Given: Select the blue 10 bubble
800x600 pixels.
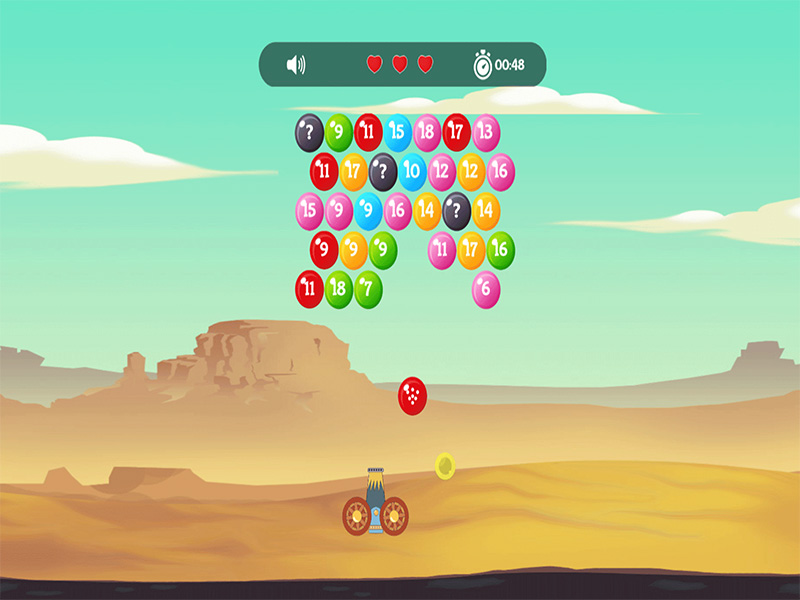Looking at the screenshot, I should click(x=412, y=172).
